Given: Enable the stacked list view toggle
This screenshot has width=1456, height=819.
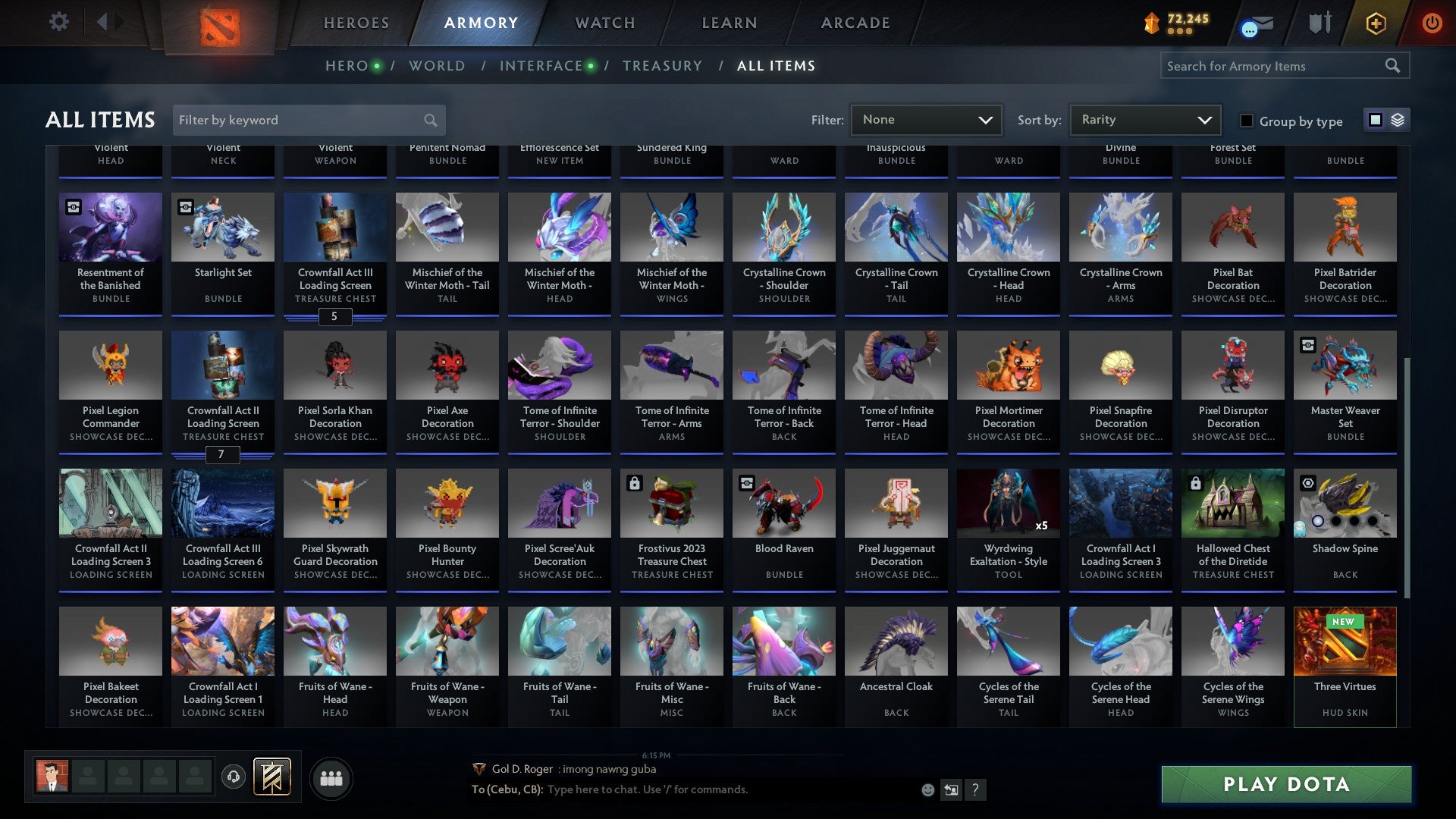Looking at the screenshot, I should point(1398,120).
